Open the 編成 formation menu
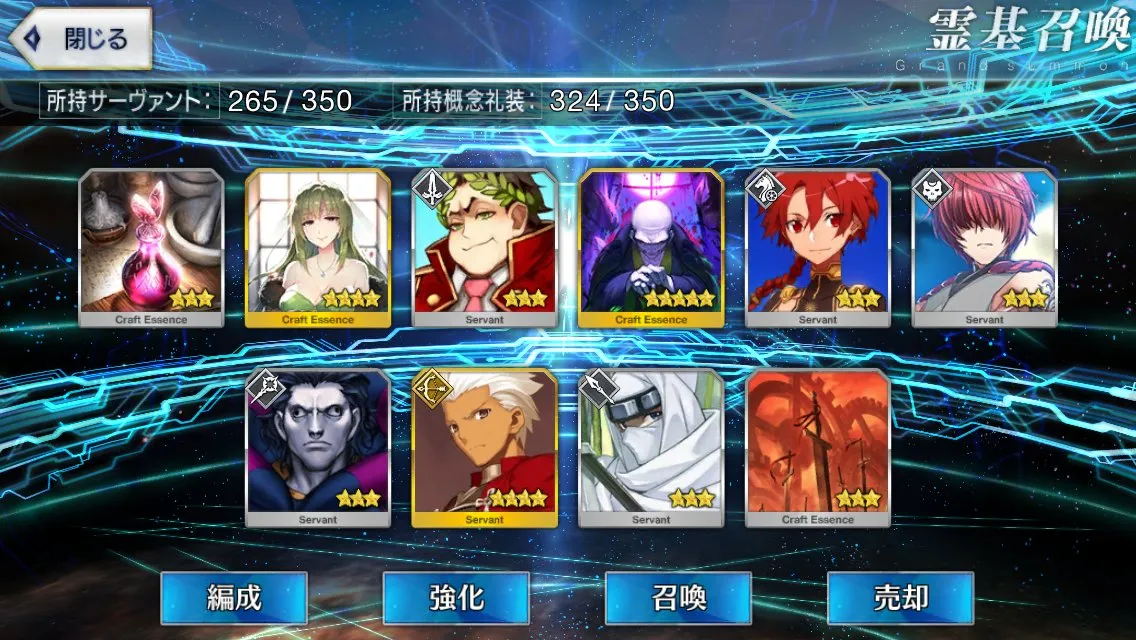 [234, 598]
